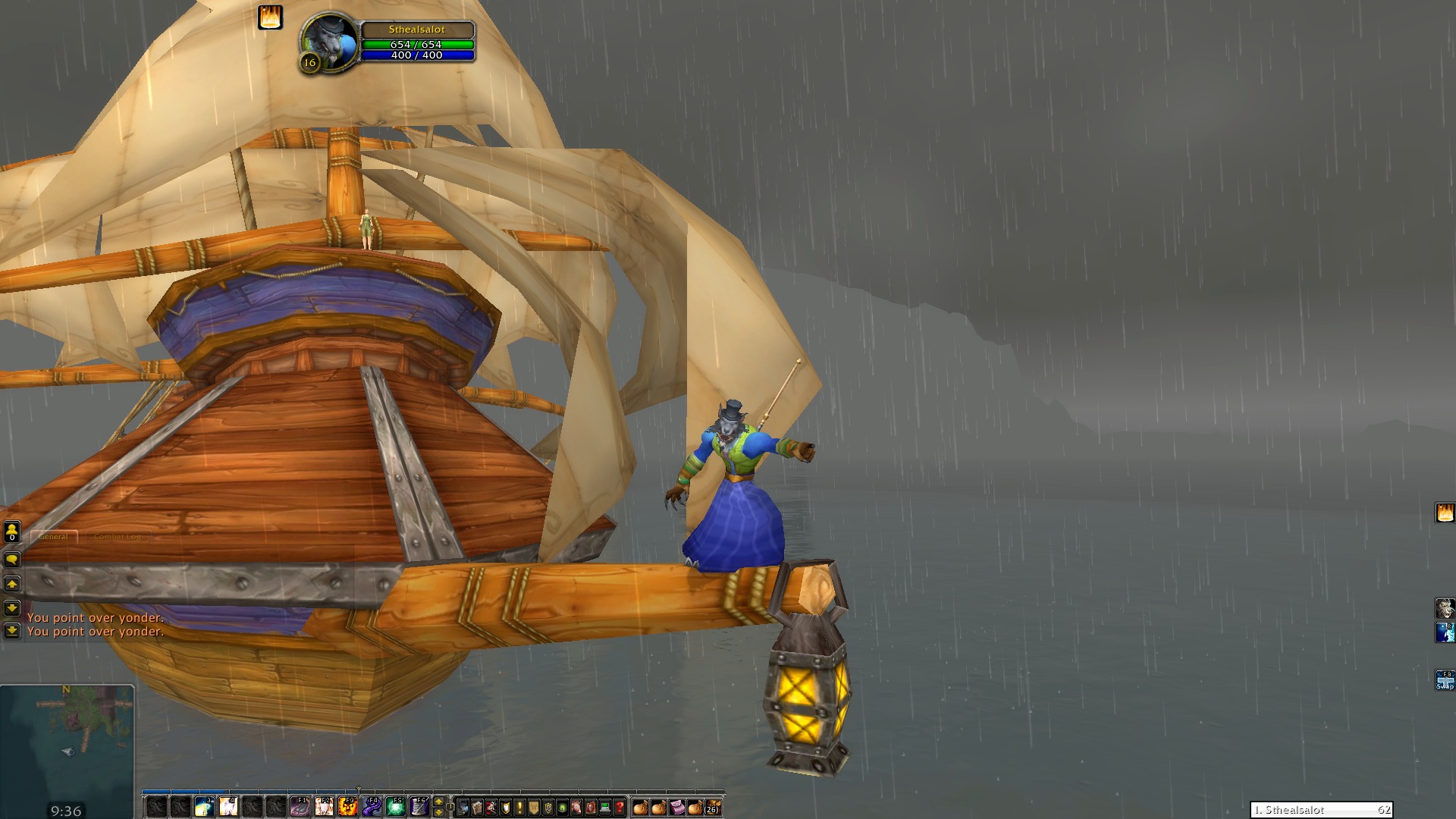Screen dimensions: 1456x819
Task: Open the pink bag slot
Action: [676, 807]
